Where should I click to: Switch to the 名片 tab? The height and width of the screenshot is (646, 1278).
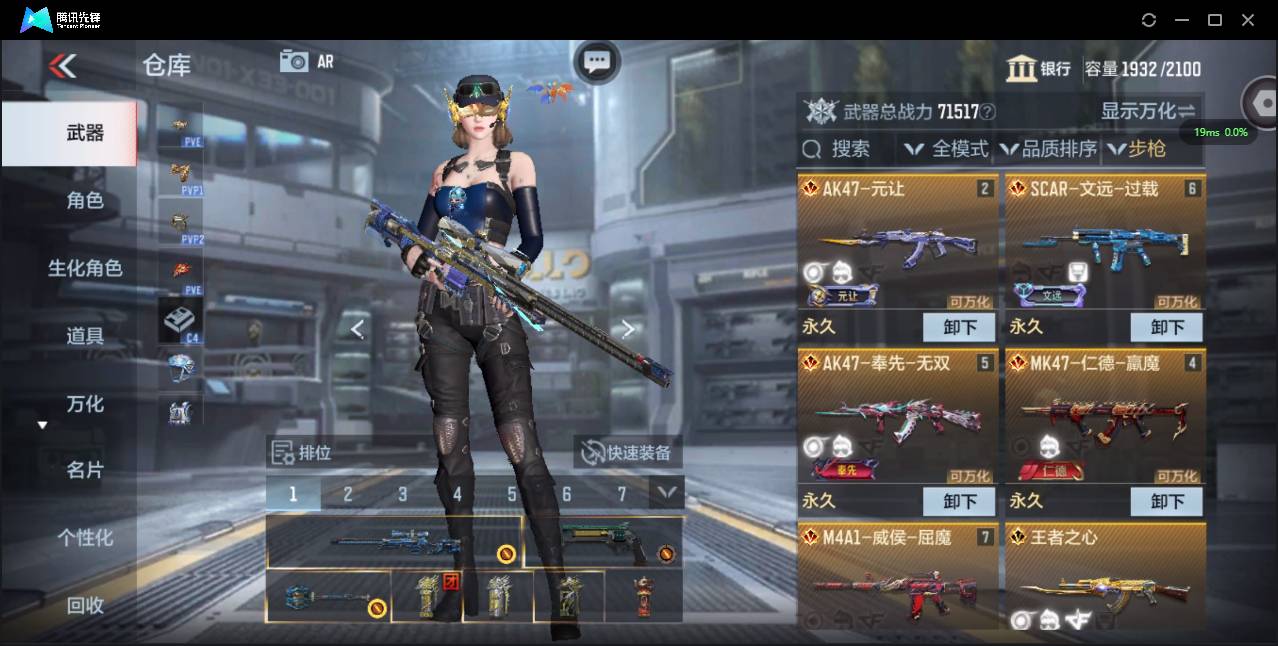[x=84, y=470]
